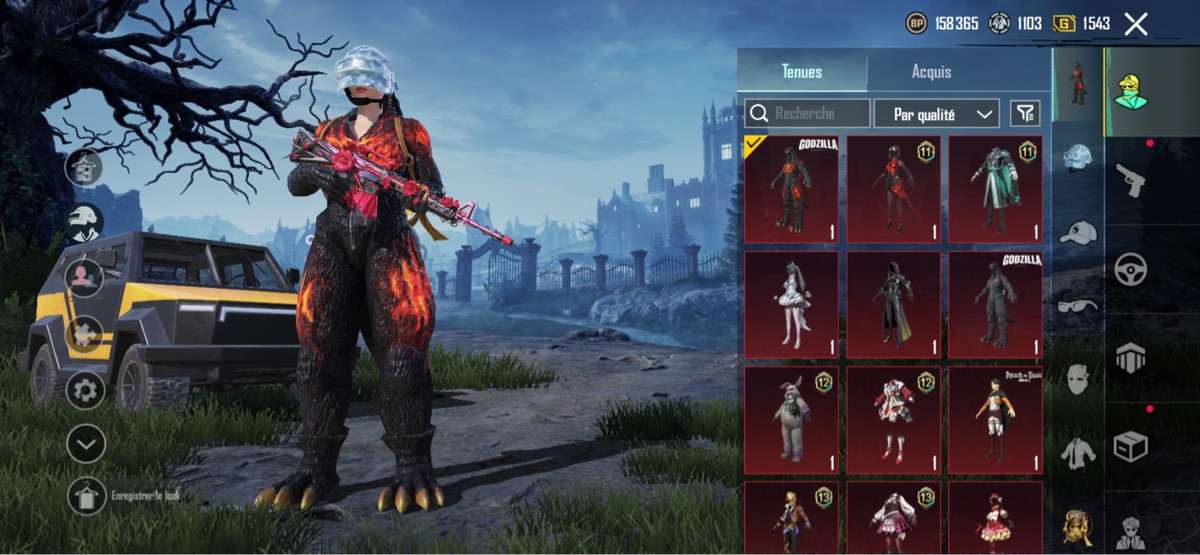Open the cap headwear category
The width and height of the screenshot is (1200, 555).
1077,232
